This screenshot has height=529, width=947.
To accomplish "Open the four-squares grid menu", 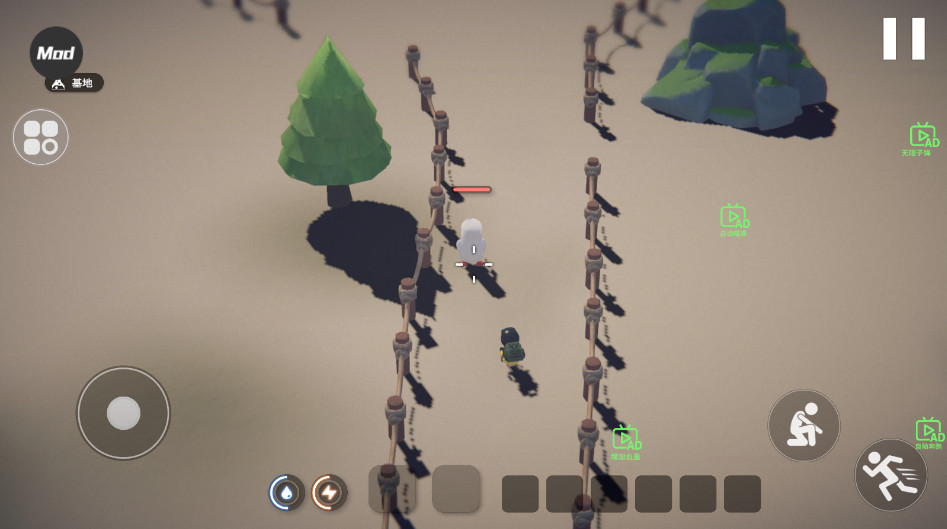I will 41,137.
